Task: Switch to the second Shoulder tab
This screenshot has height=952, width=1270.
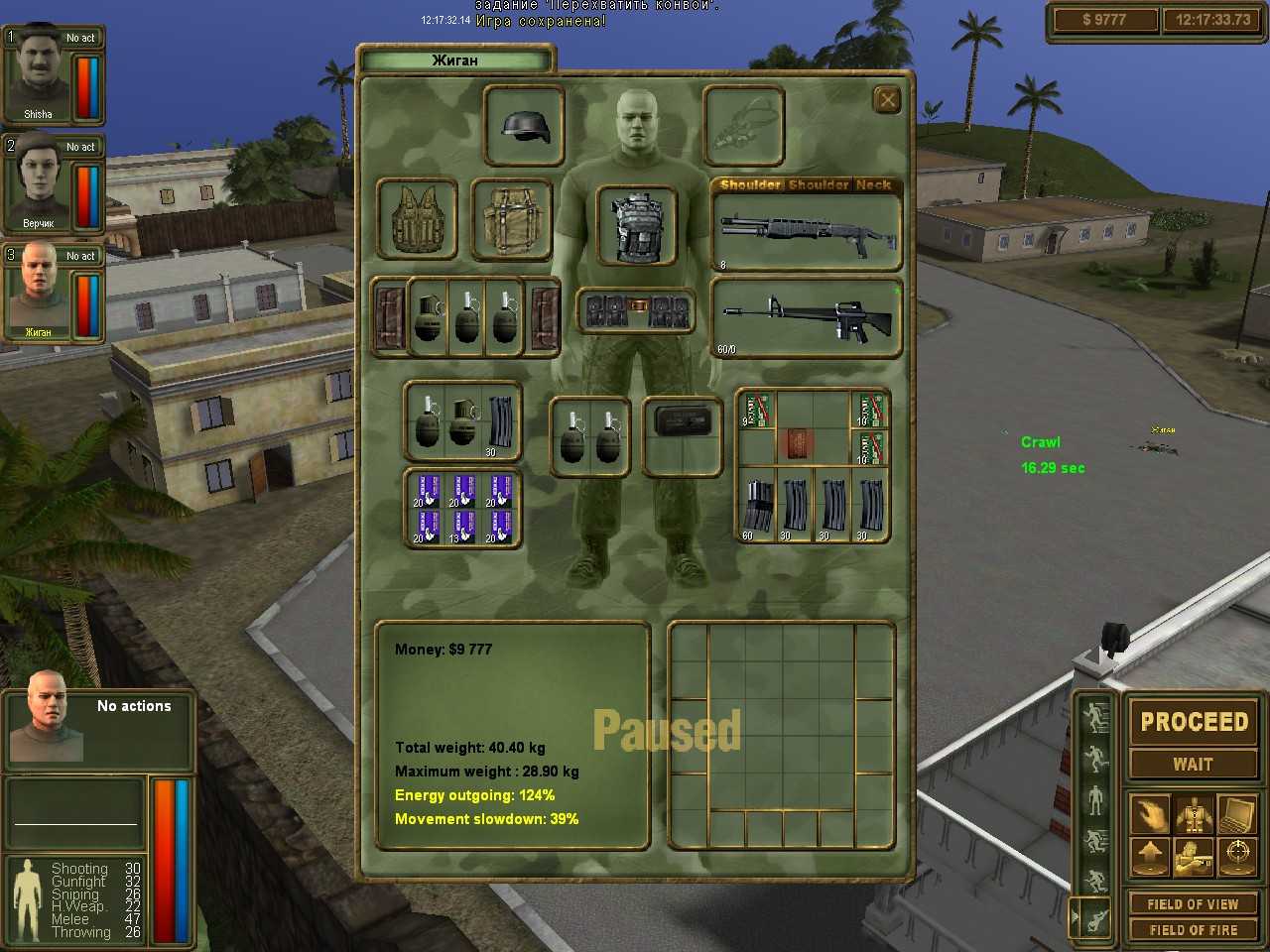Action: pyautogui.click(x=816, y=184)
